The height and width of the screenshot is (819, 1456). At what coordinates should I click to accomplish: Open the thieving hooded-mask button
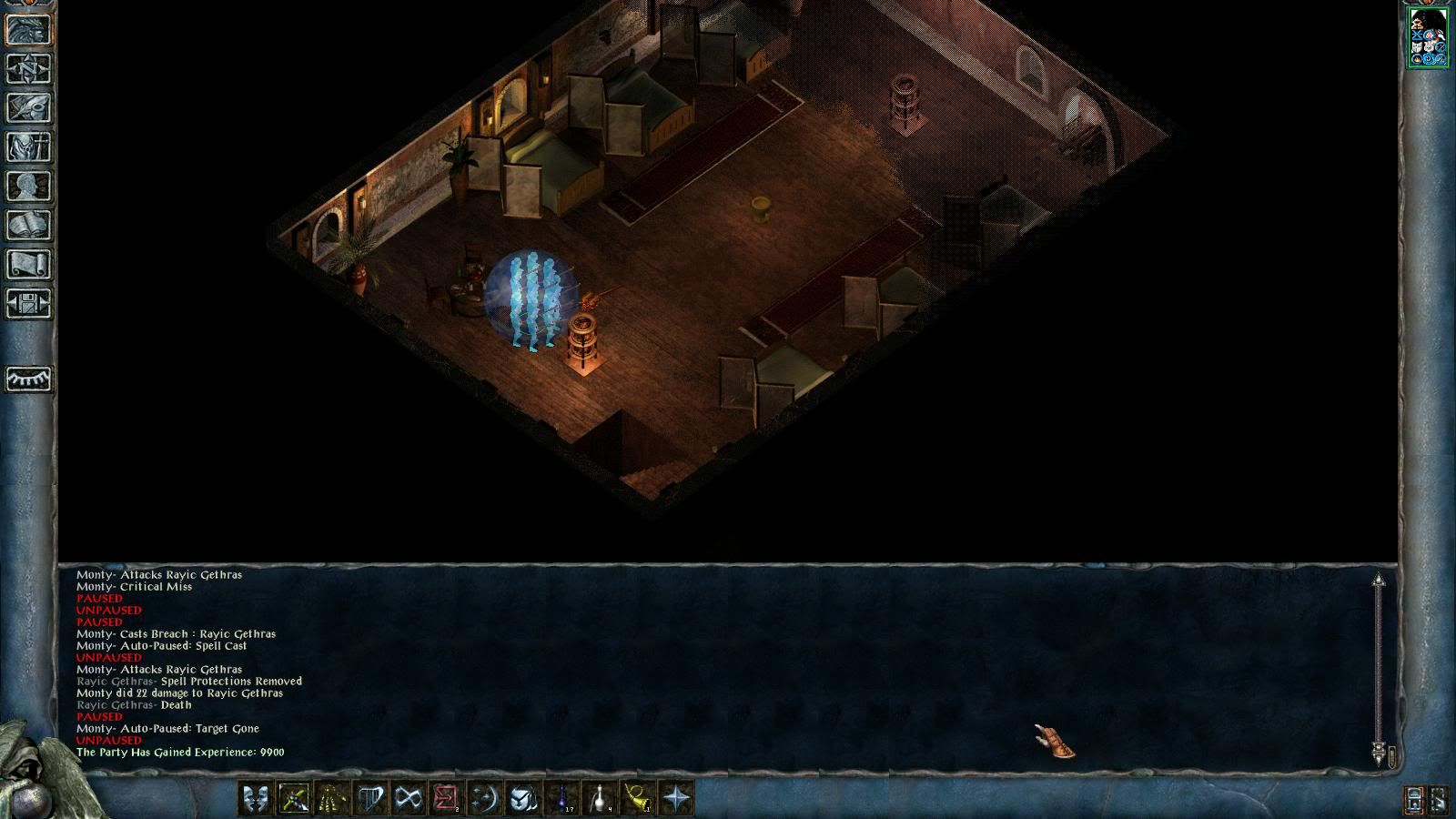coord(522,799)
